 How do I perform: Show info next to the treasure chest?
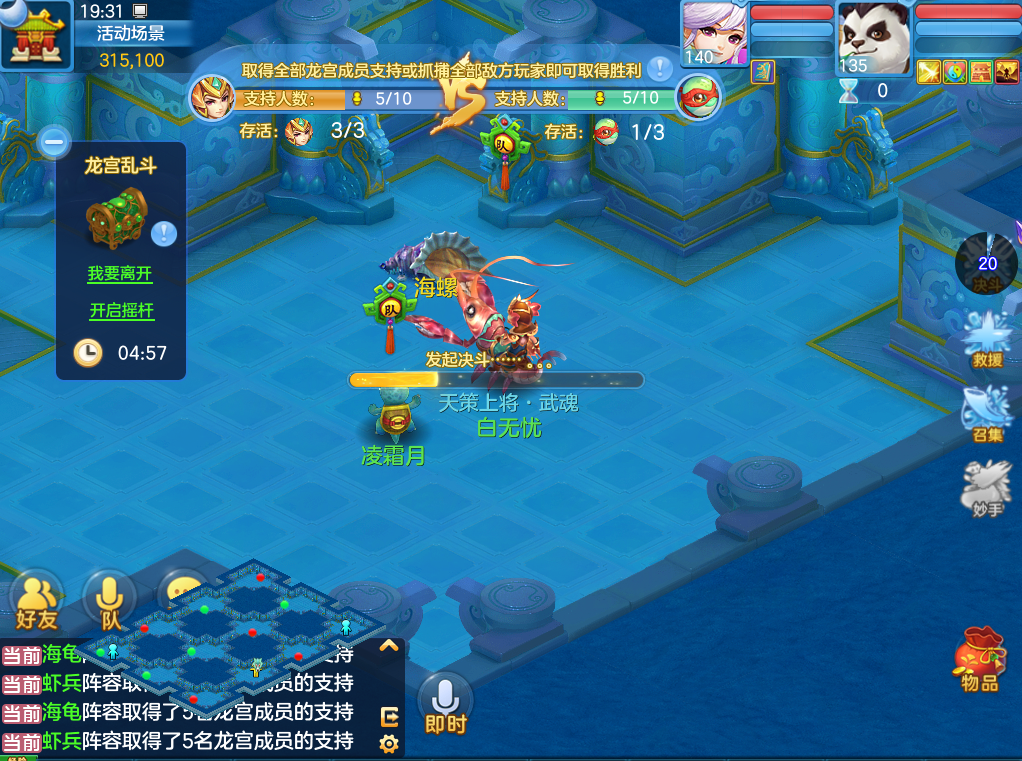[164, 234]
